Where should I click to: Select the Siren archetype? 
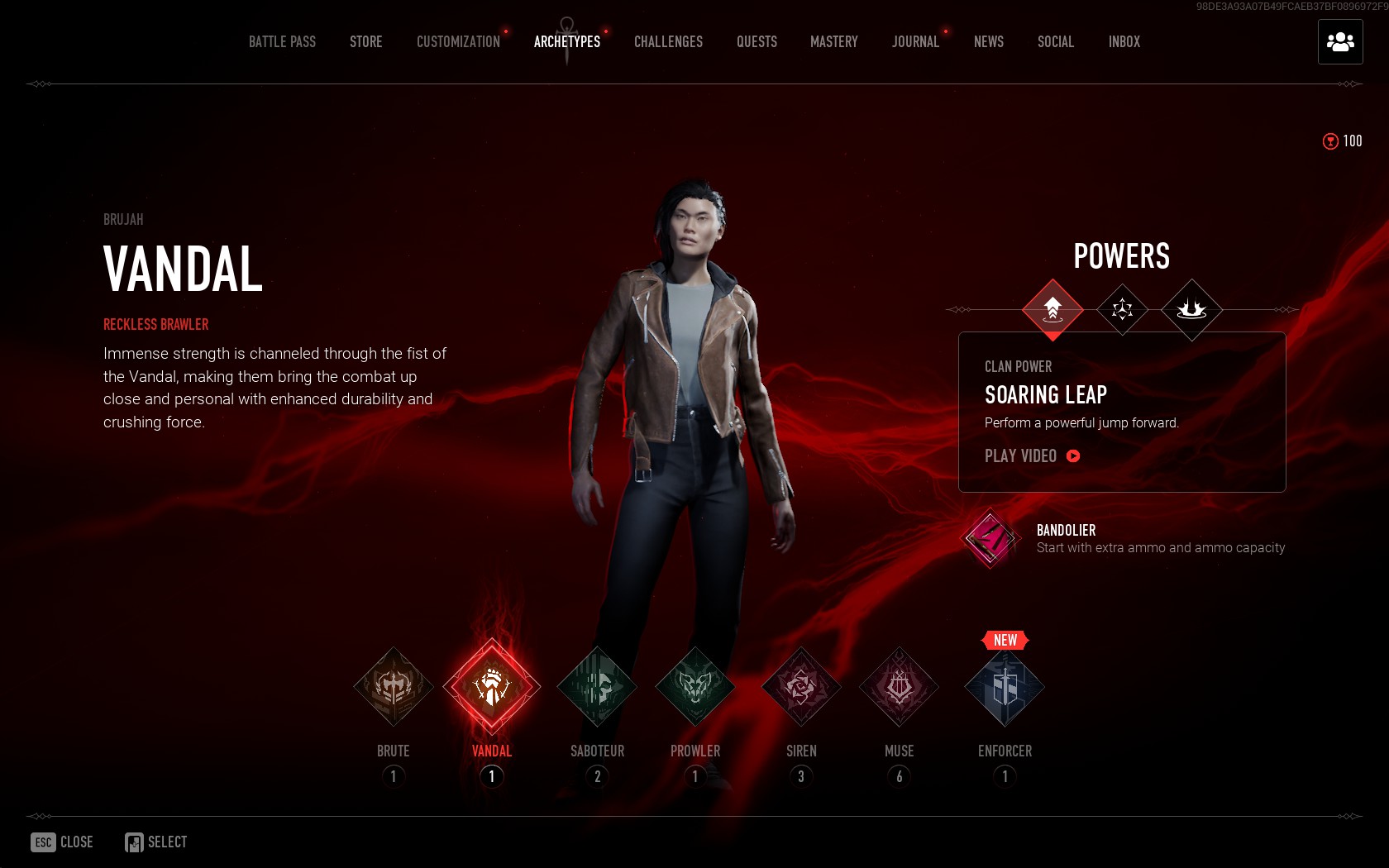801,687
